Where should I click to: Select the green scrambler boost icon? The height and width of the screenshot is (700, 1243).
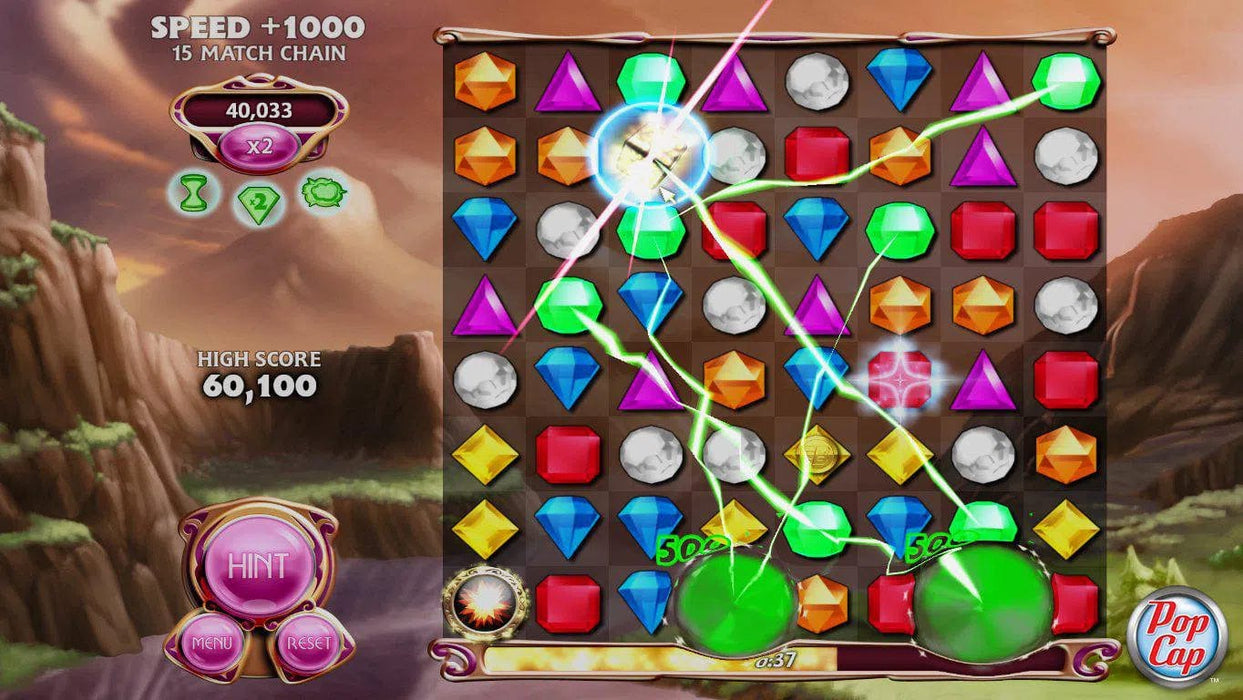[323, 190]
